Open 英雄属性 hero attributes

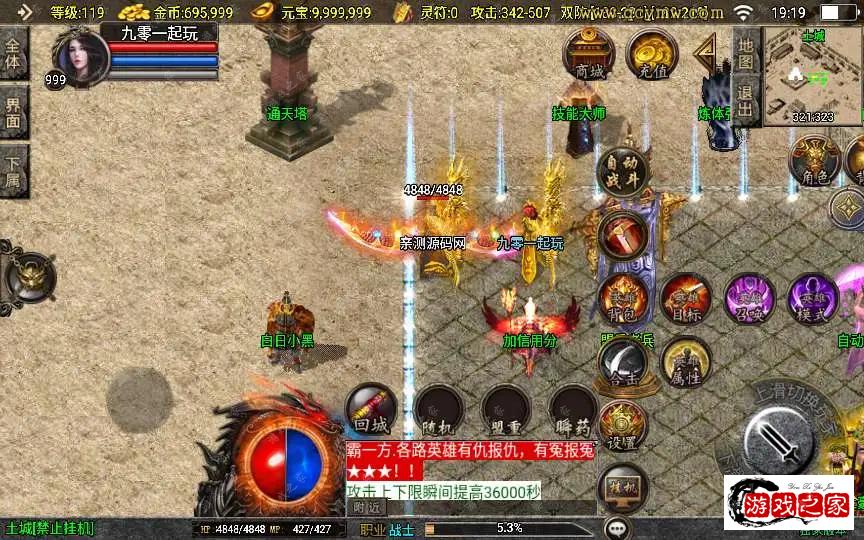(x=686, y=363)
